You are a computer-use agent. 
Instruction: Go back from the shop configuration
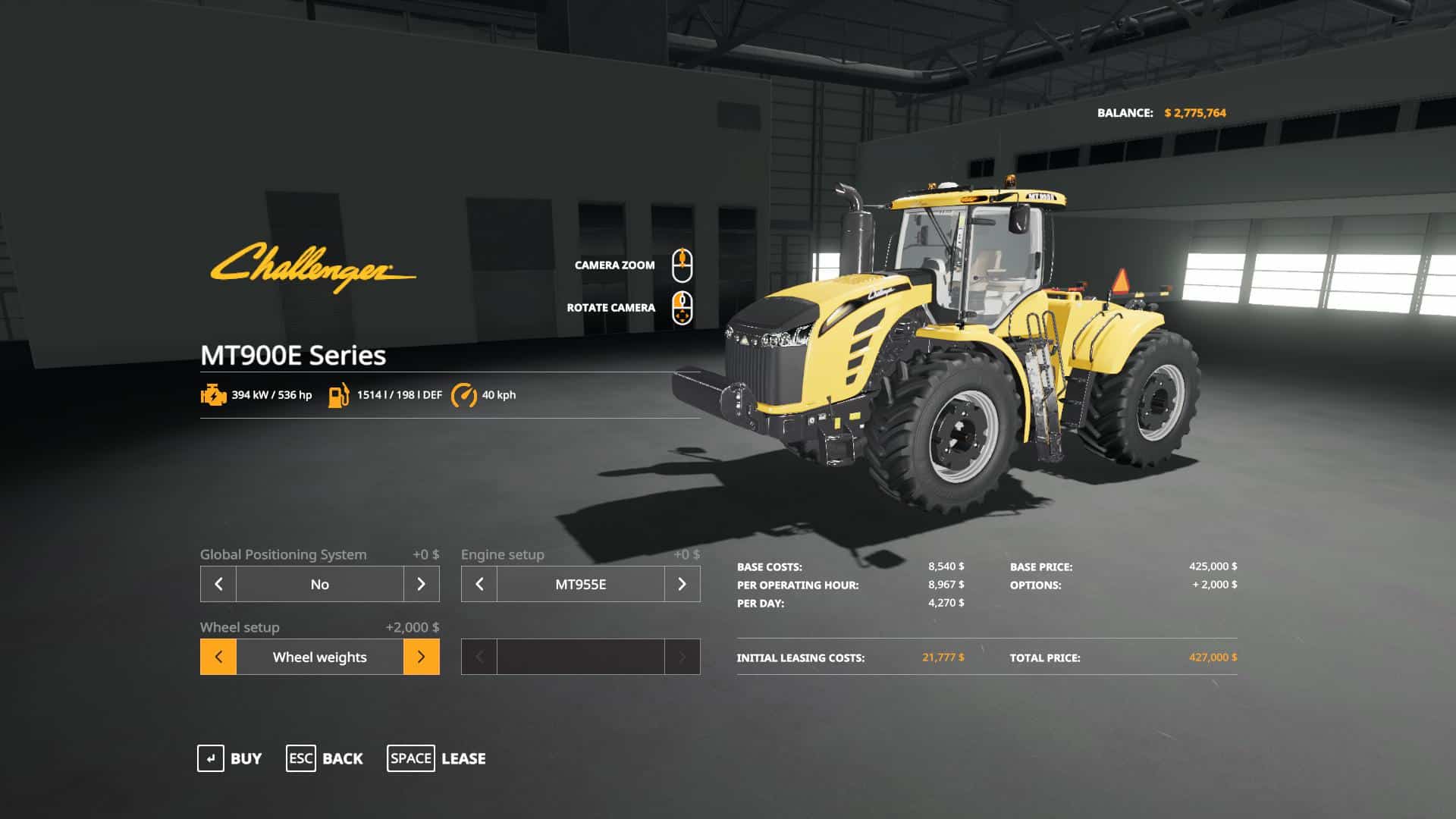coord(325,758)
